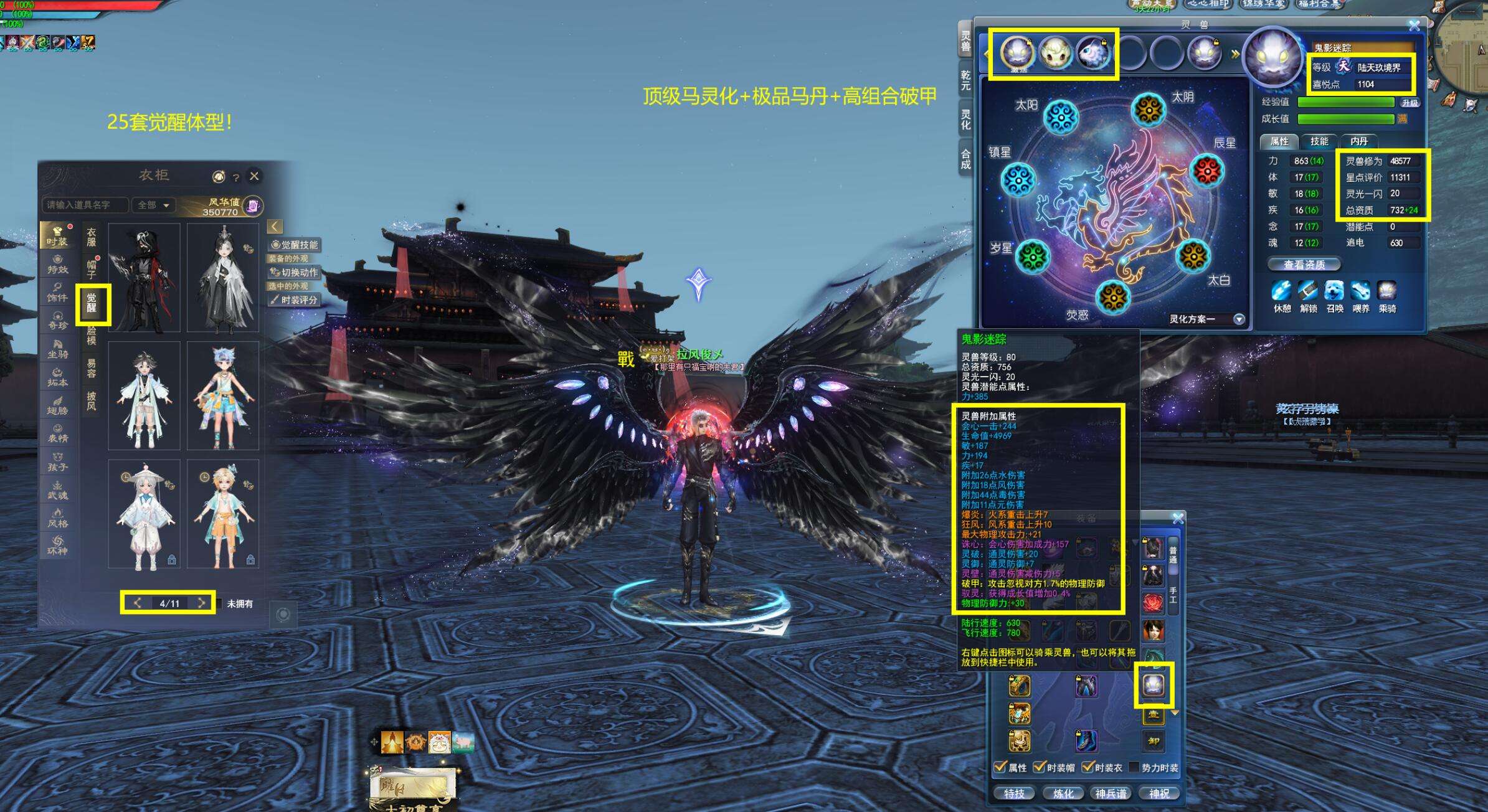Image resolution: width=1488 pixels, height=812 pixels.
Task: Switch to the 披风 cloak sub-tab
Action: pyautogui.click(x=92, y=401)
